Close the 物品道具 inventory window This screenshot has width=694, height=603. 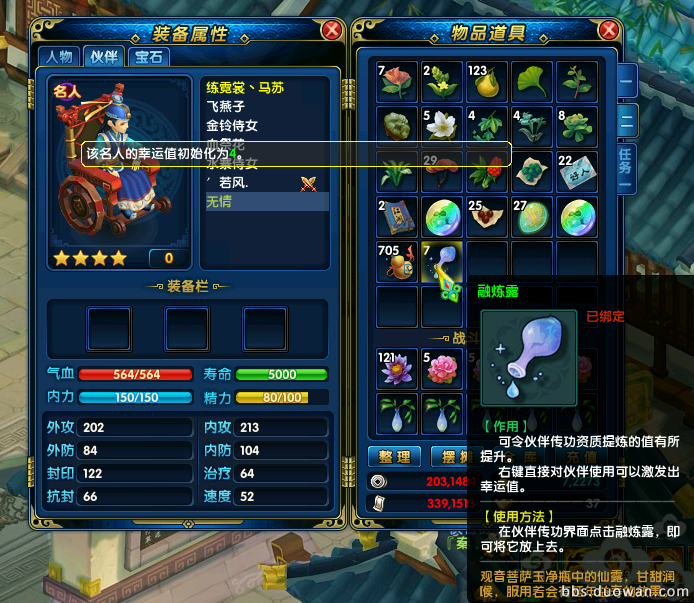click(611, 31)
